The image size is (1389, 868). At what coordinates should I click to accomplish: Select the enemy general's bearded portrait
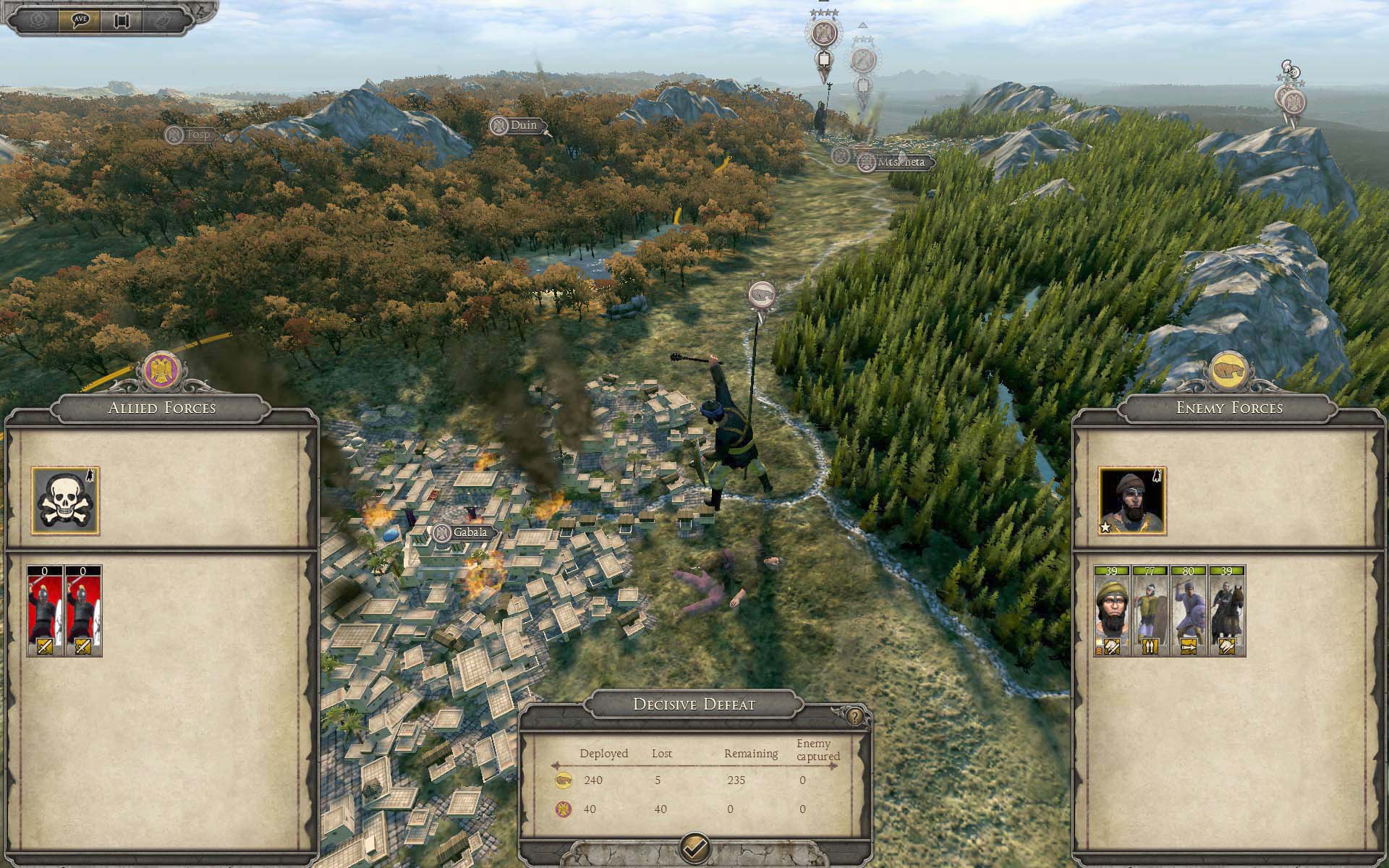click(1132, 501)
